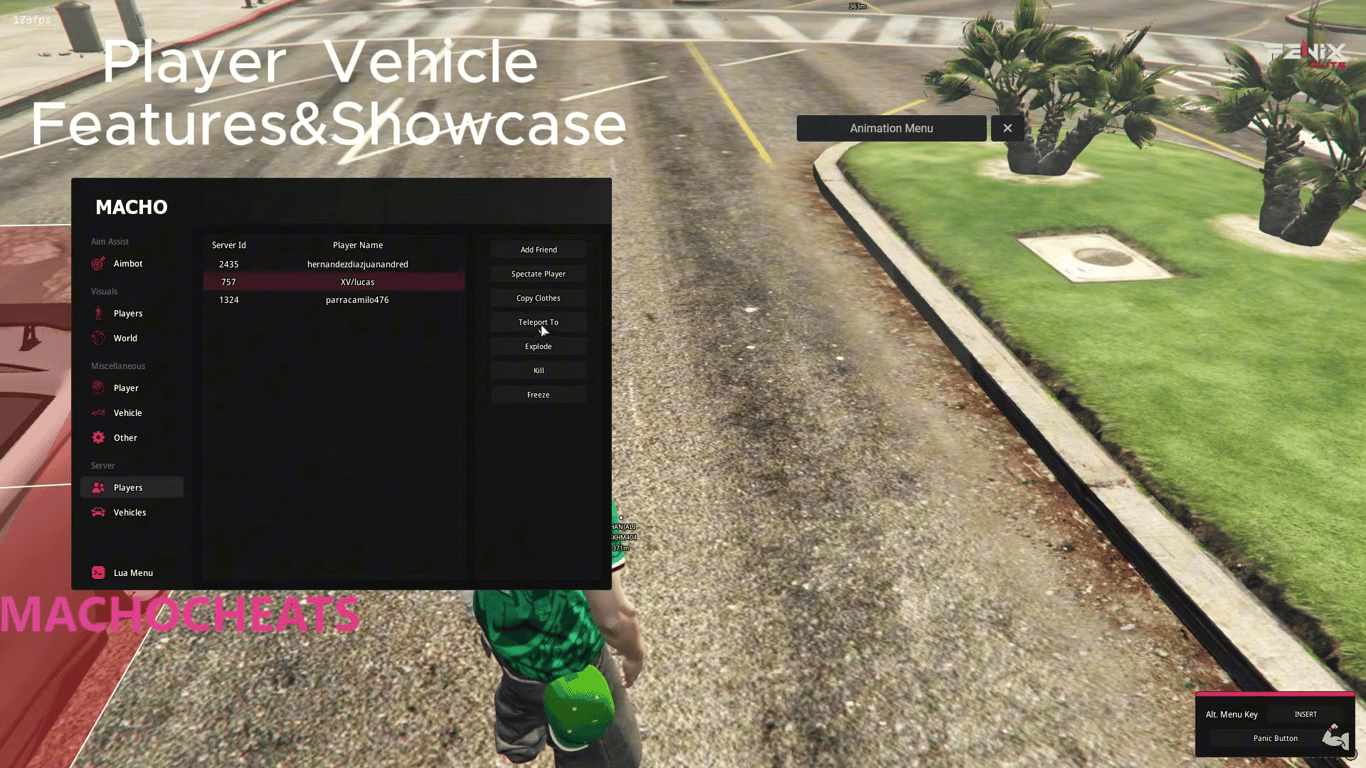Image resolution: width=1366 pixels, height=768 pixels.
Task: Click the Players icon under Visuals
Action: (x=98, y=313)
